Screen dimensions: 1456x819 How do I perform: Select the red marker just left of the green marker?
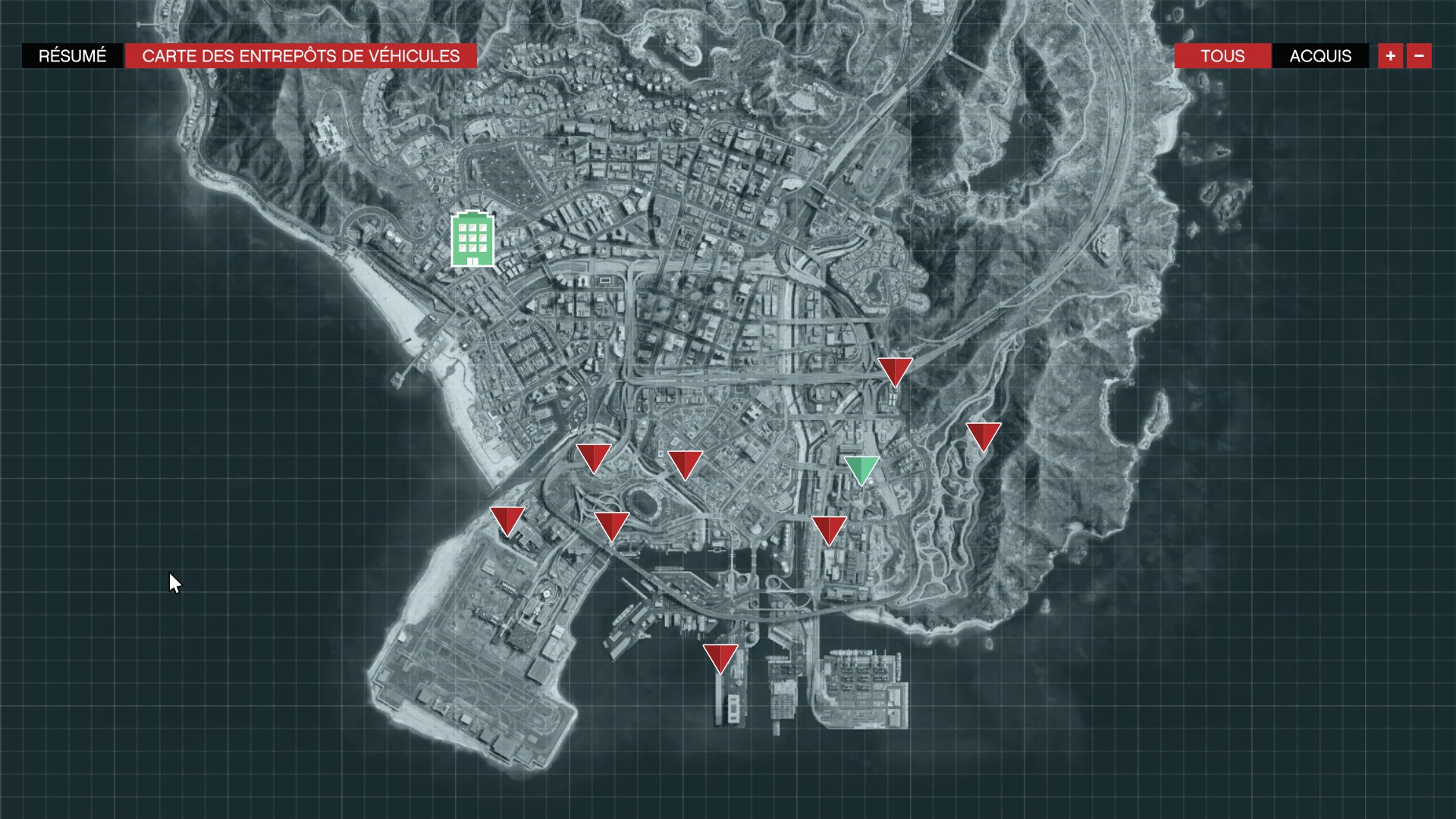tap(828, 527)
